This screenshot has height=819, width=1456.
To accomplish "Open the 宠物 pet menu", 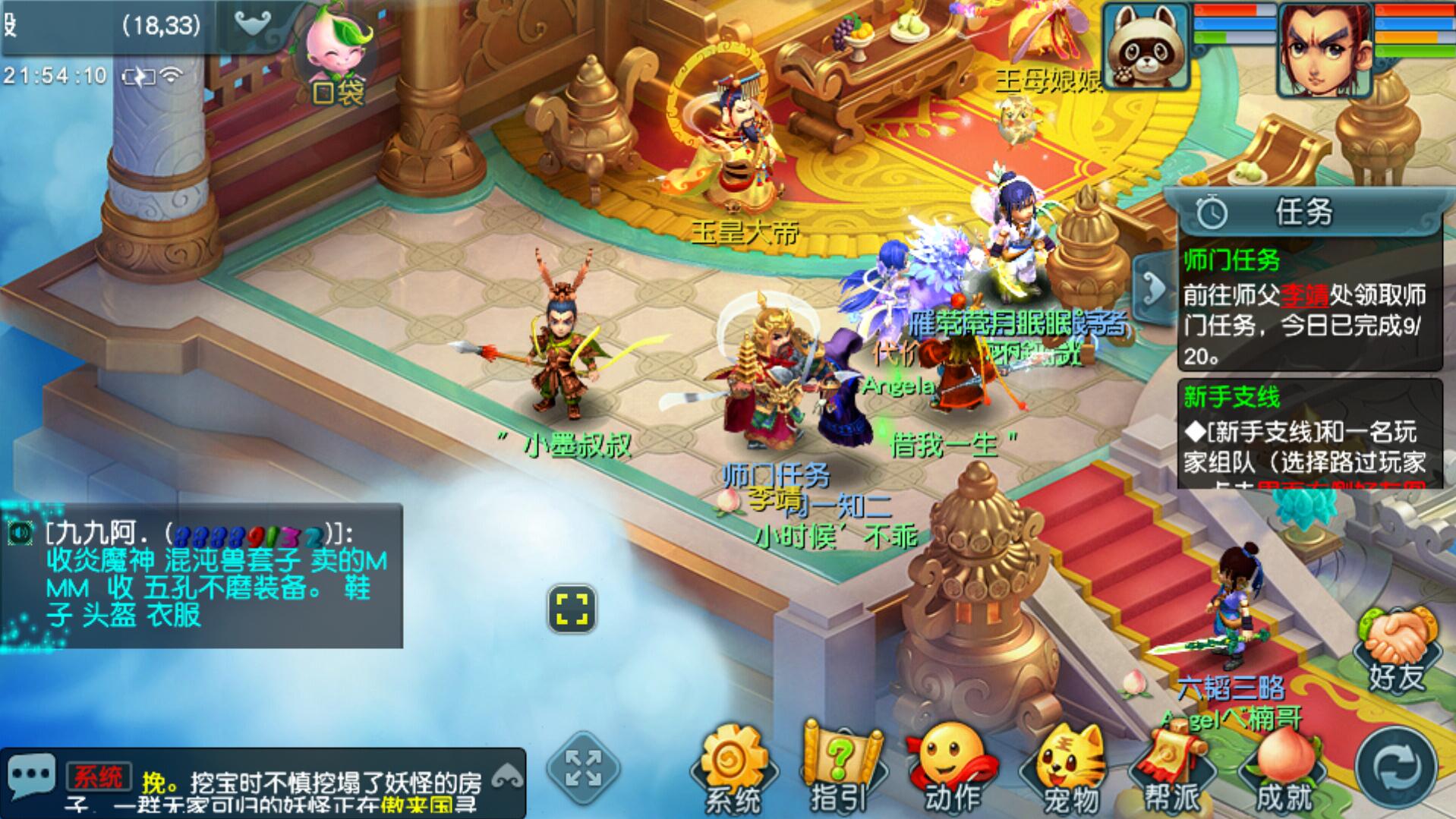I will pyautogui.click(x=1070, y=768).
